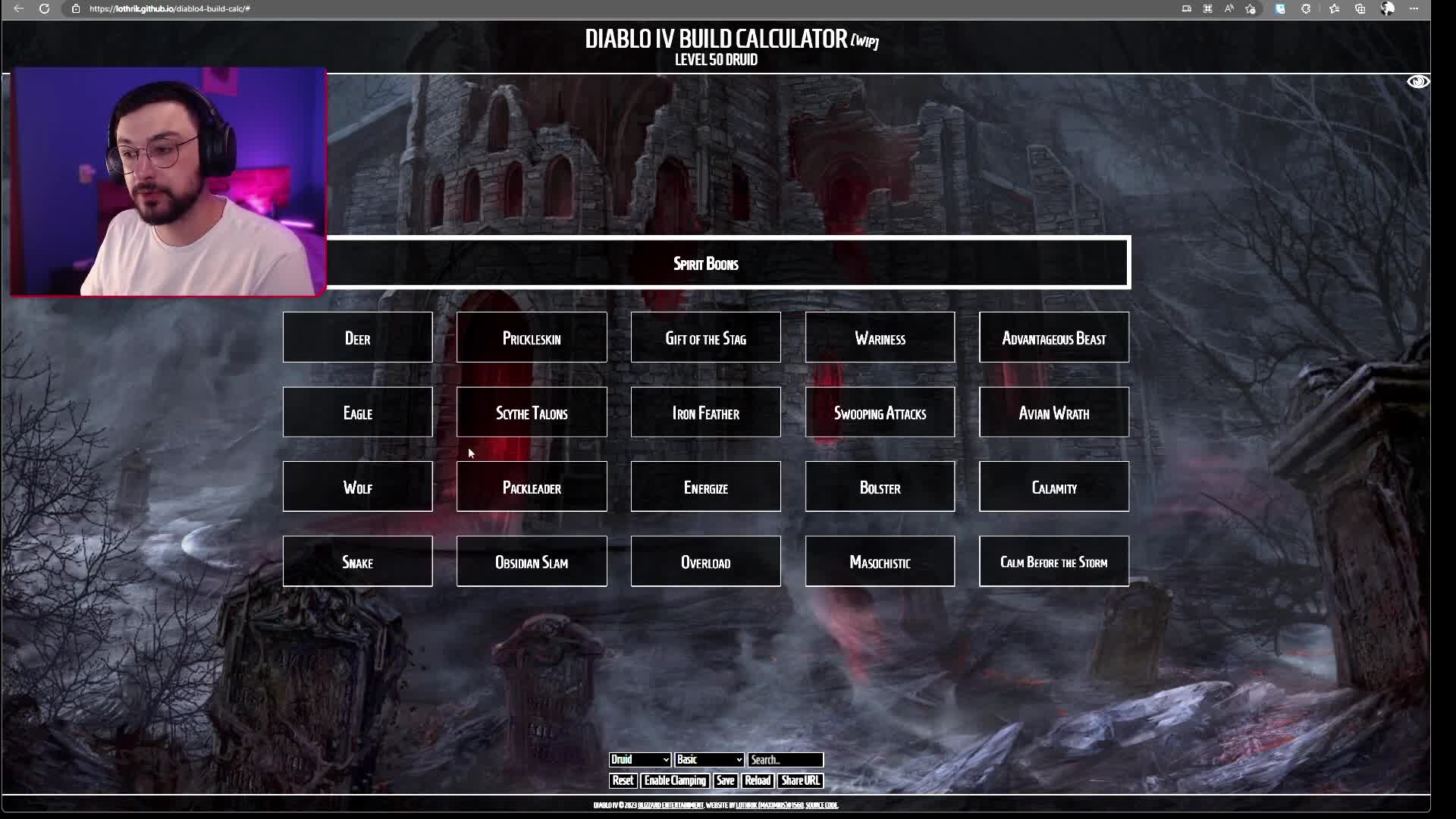1456x819 pixels.
Task: Click the blue extension icon in the toolbar
Action: (1280, 9)
